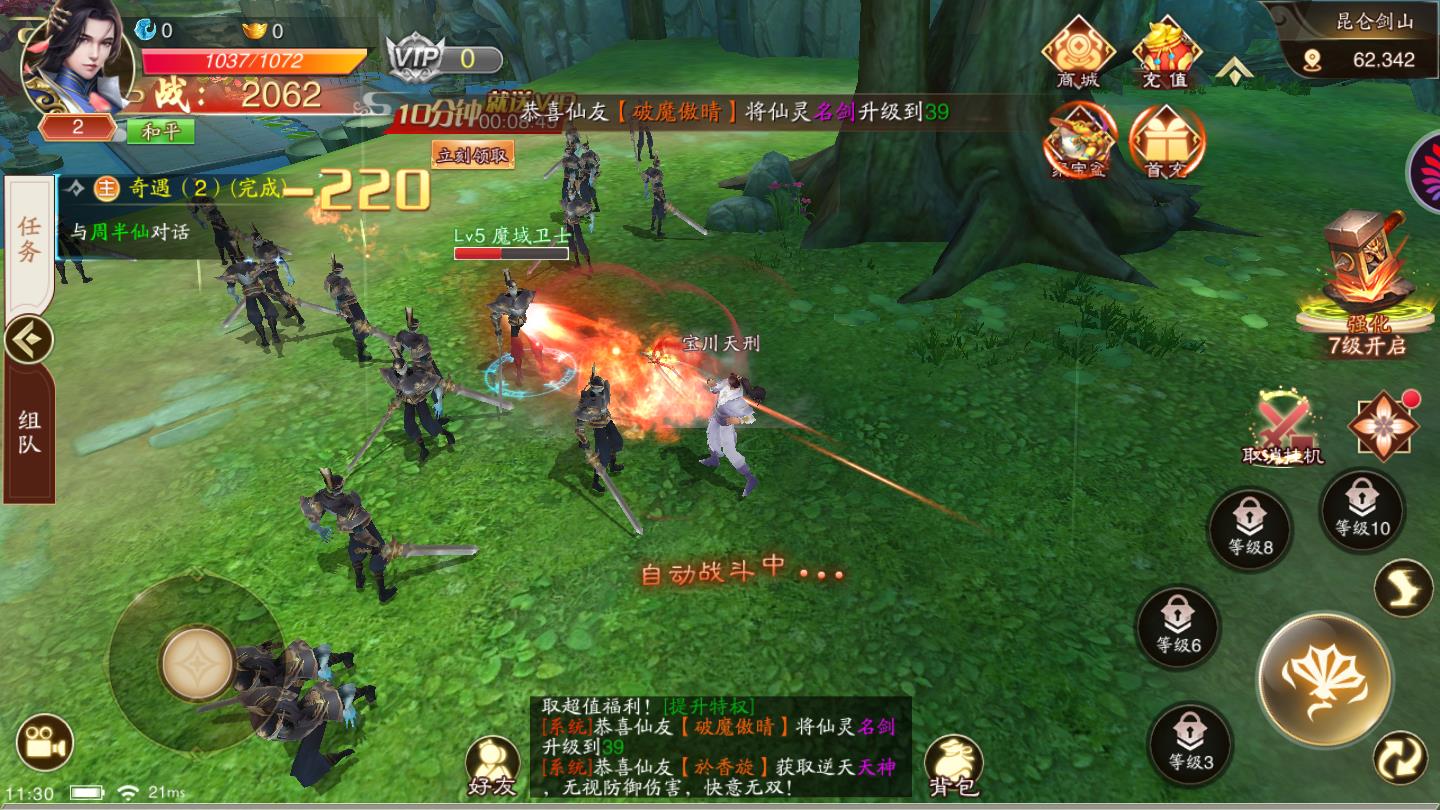Toggle the 和平 peace mode button
This screenshot has width=1440, height=810.
coord(160,131)
